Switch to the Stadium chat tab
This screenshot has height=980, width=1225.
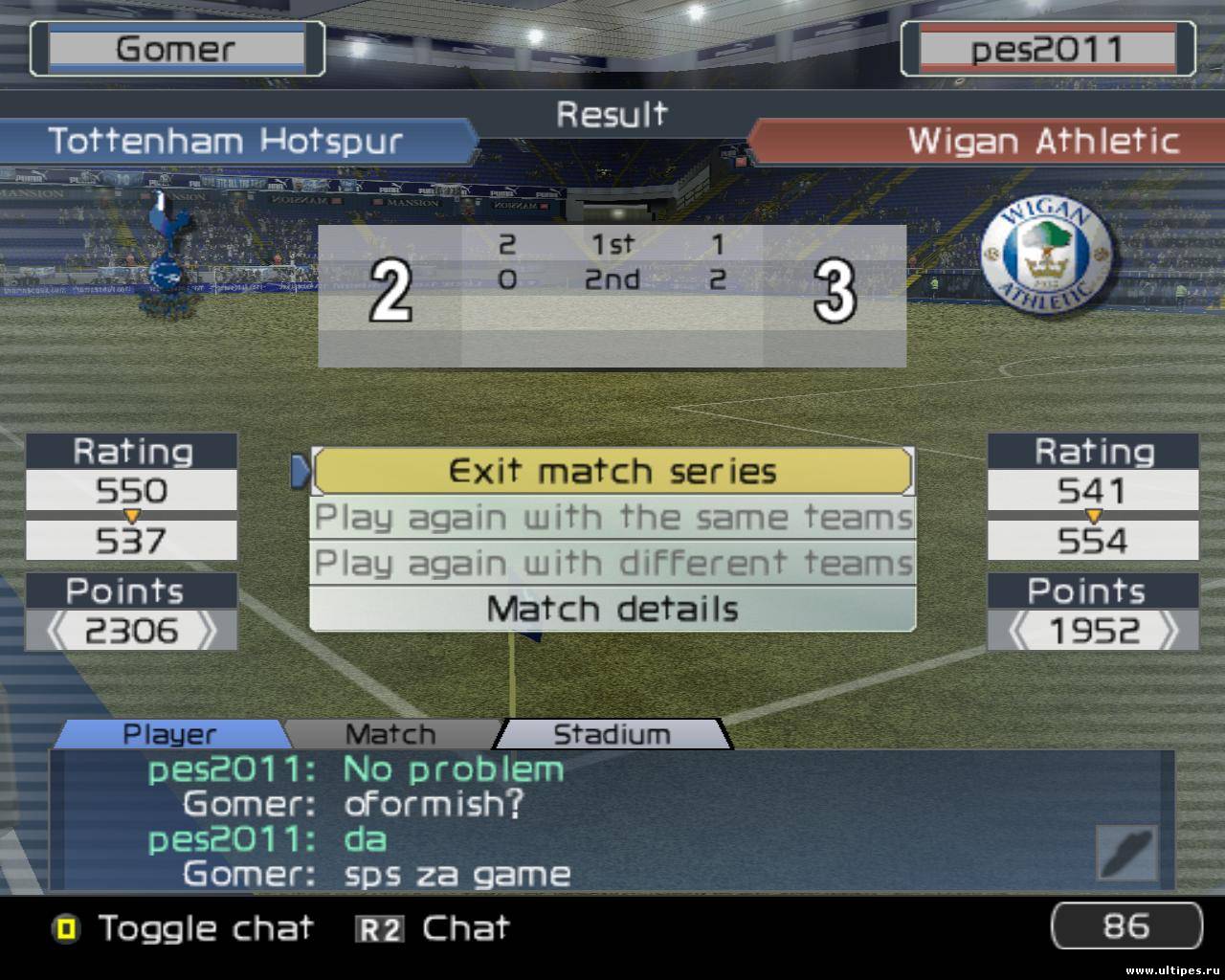pyautogui.click(x=612, y=734)
